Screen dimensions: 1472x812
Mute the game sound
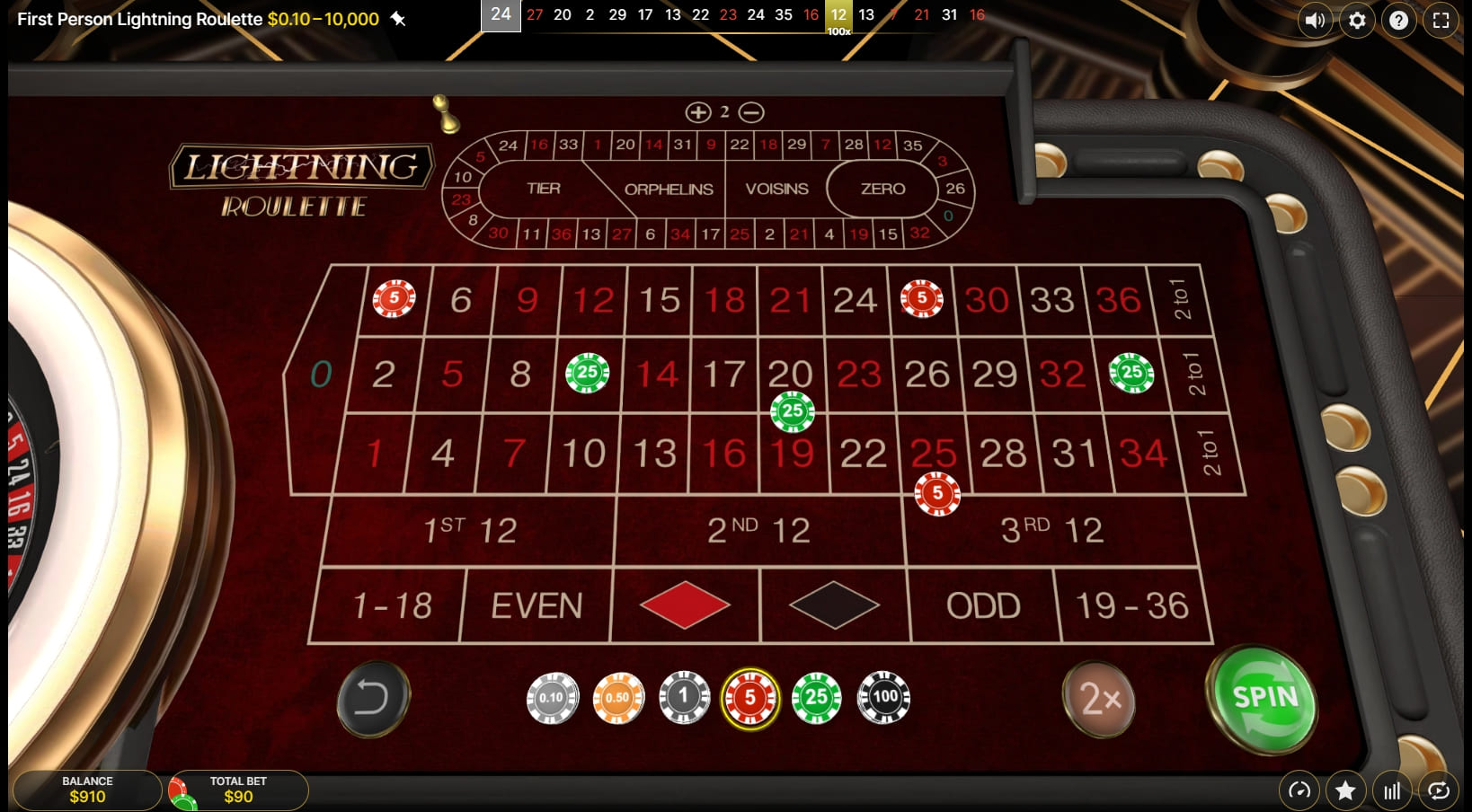pyautogui.click(x=1315, y=20)
